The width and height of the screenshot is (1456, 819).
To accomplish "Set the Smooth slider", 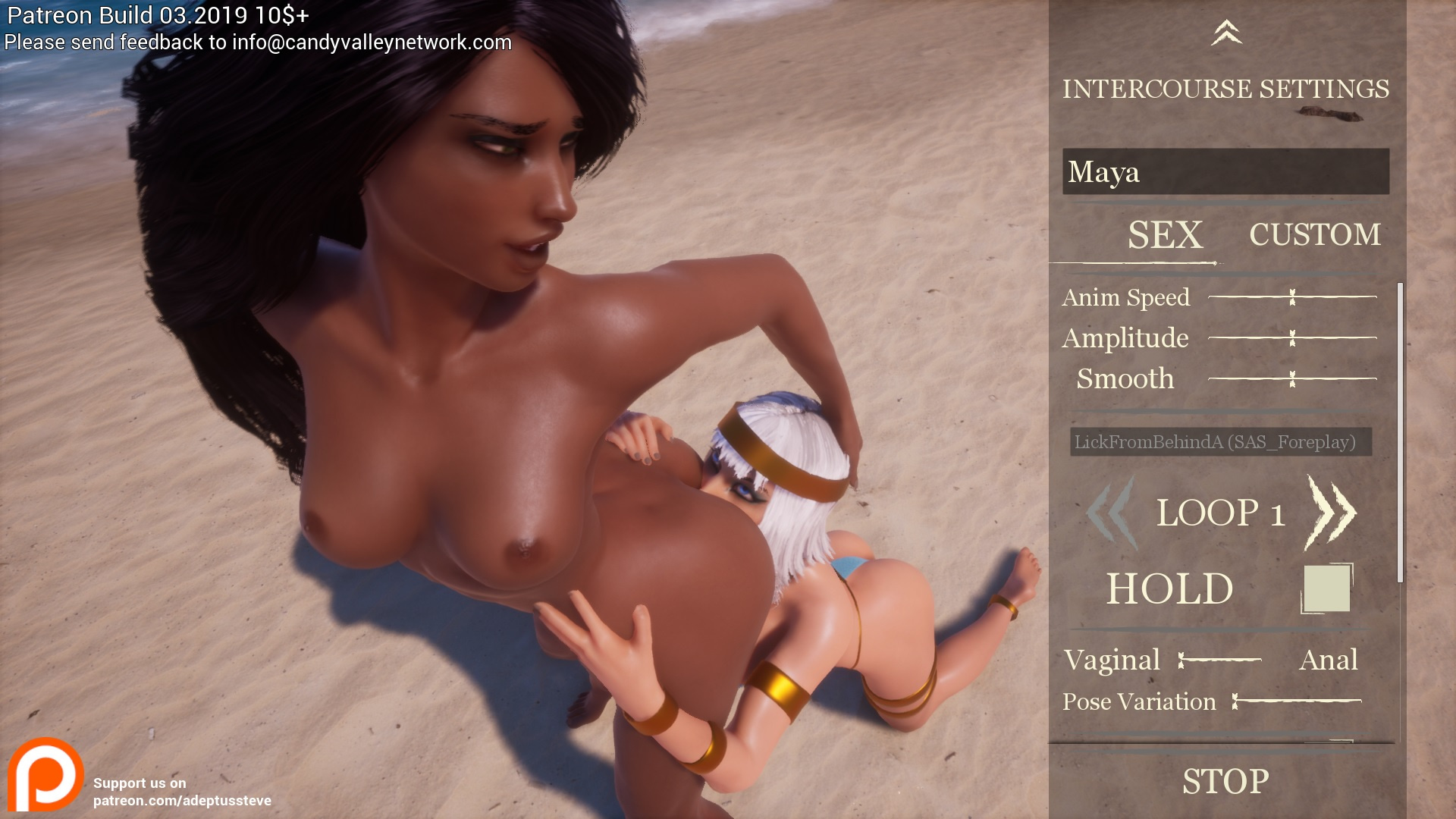I will [1292, 378].
